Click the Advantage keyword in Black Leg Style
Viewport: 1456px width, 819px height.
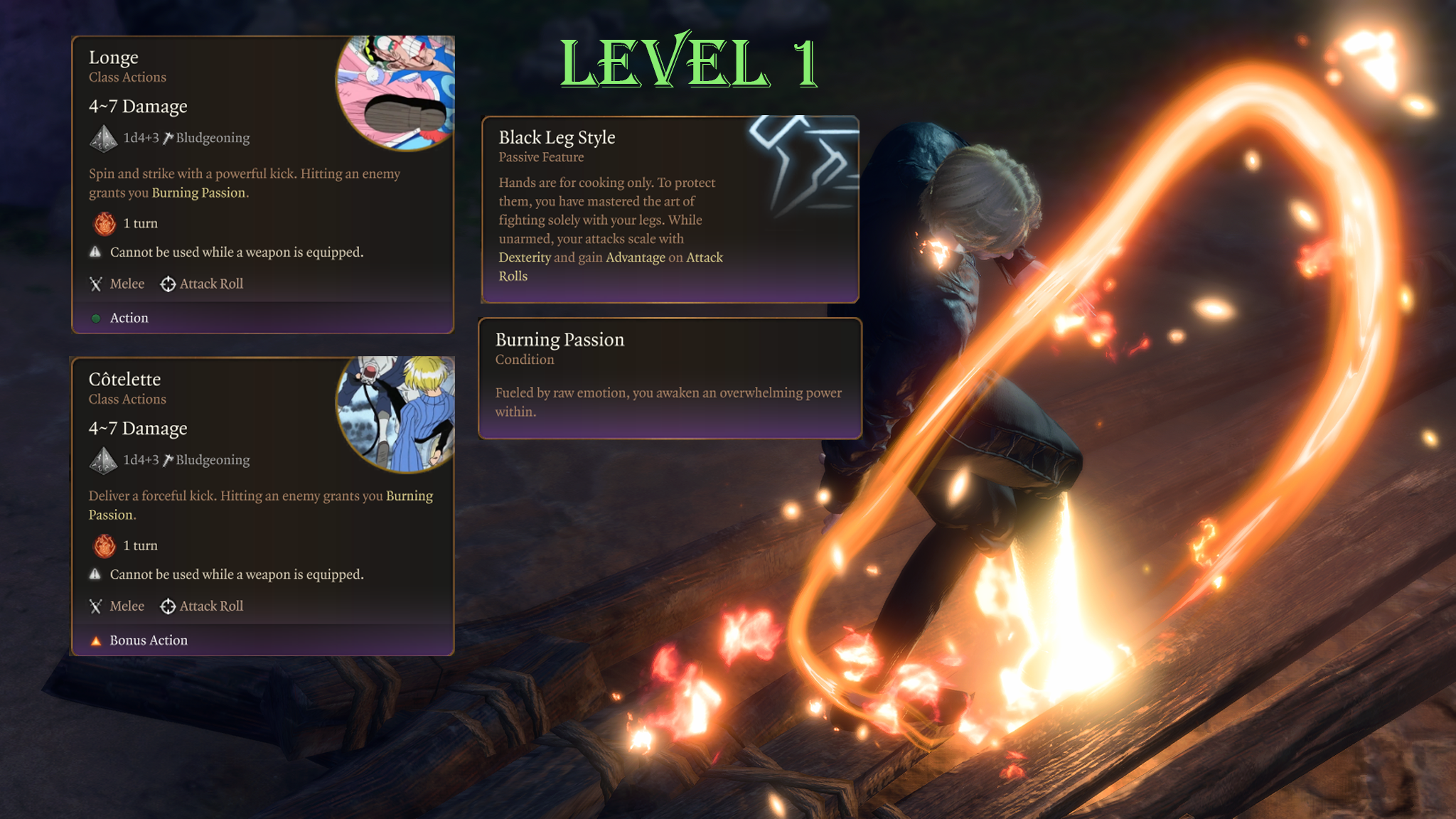click(x=636, y=257)
